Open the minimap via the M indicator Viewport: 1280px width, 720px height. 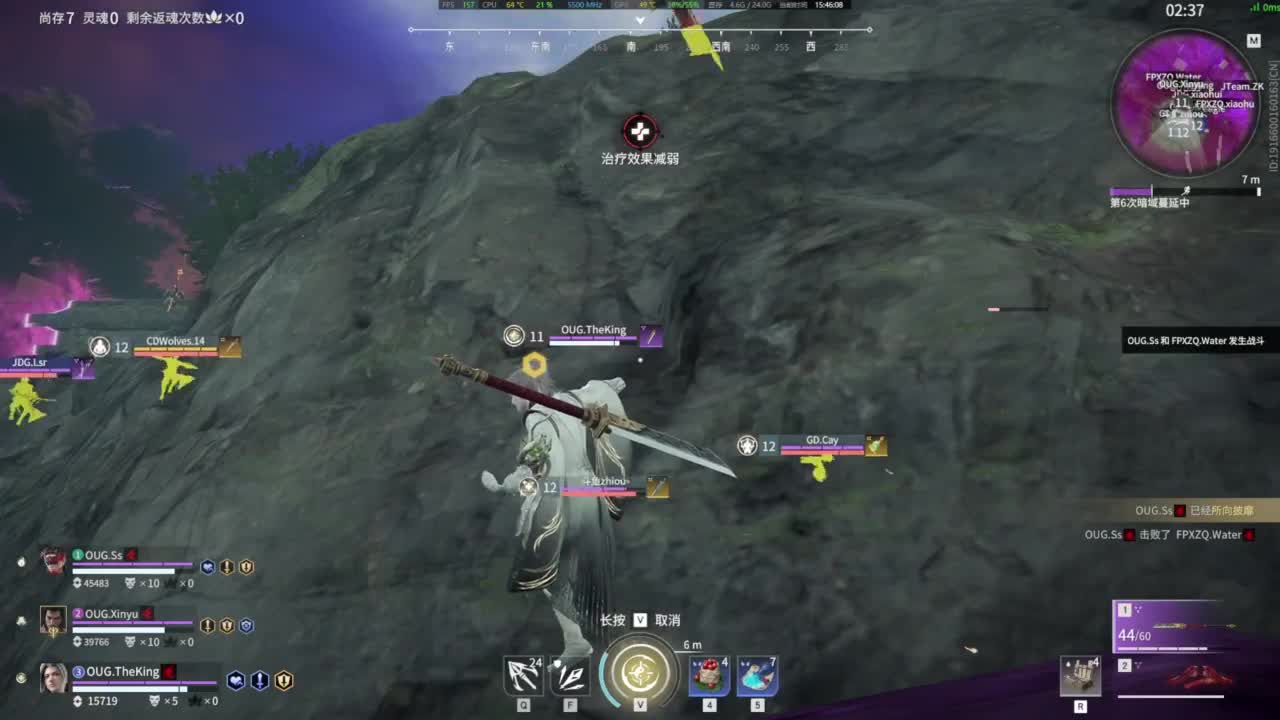[1254, 40]
